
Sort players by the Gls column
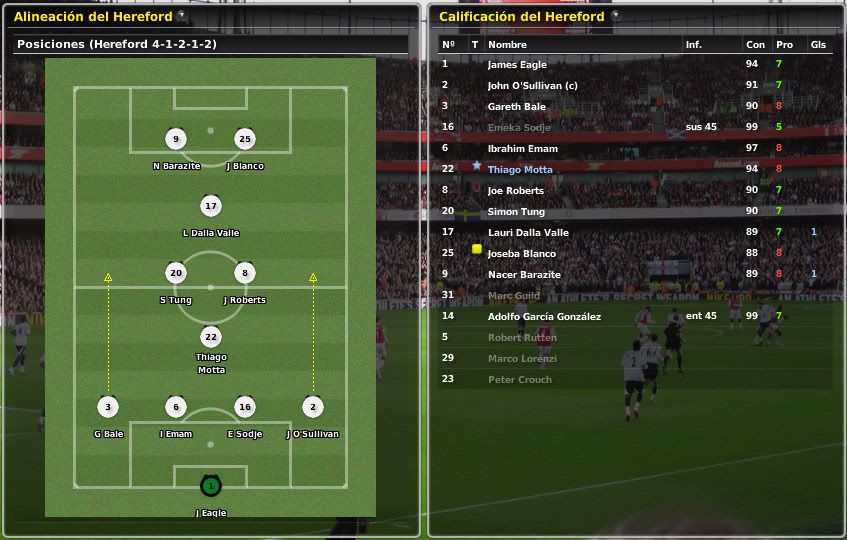point(817,45)
